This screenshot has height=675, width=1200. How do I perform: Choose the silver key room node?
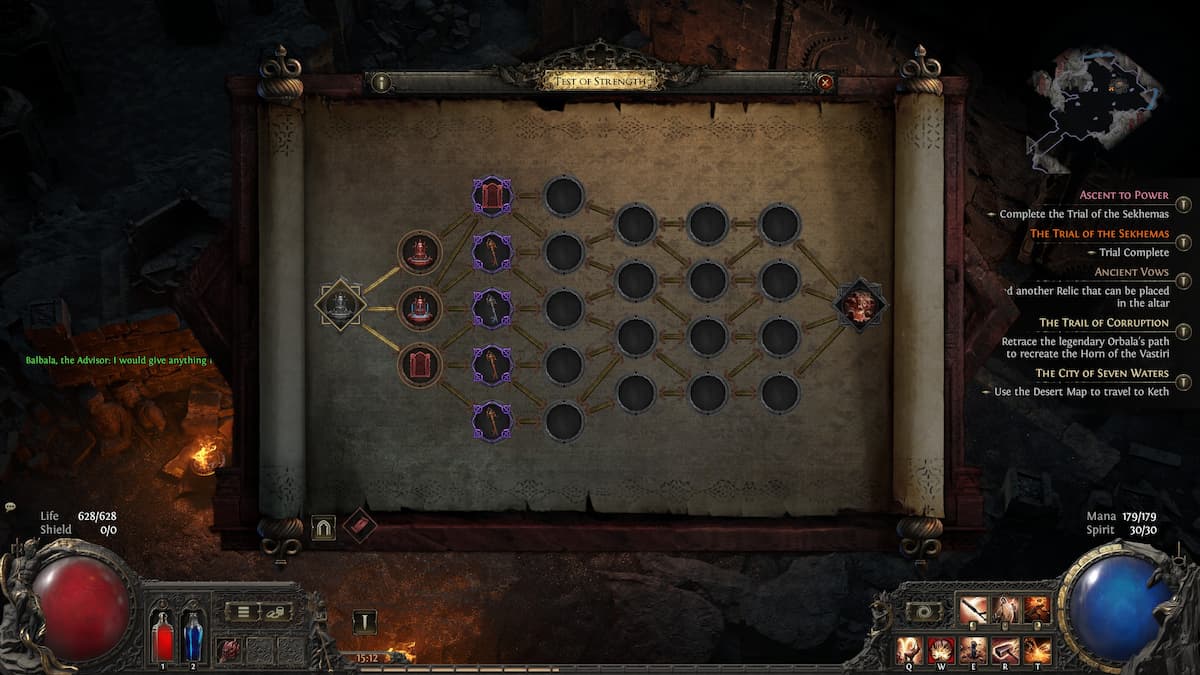pyautogui.click(x=492, y=309)
